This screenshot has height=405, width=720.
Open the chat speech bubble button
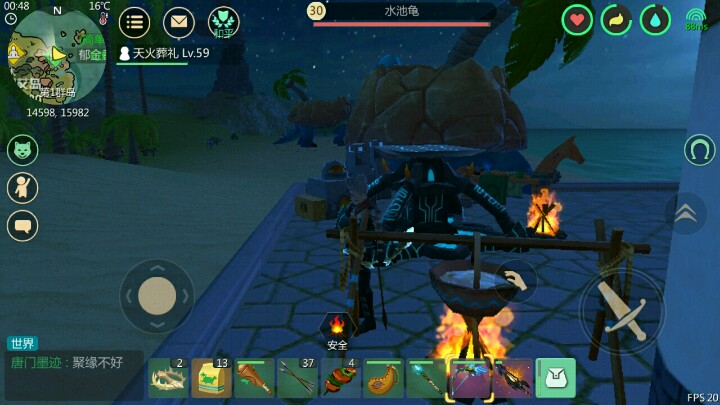22,226
